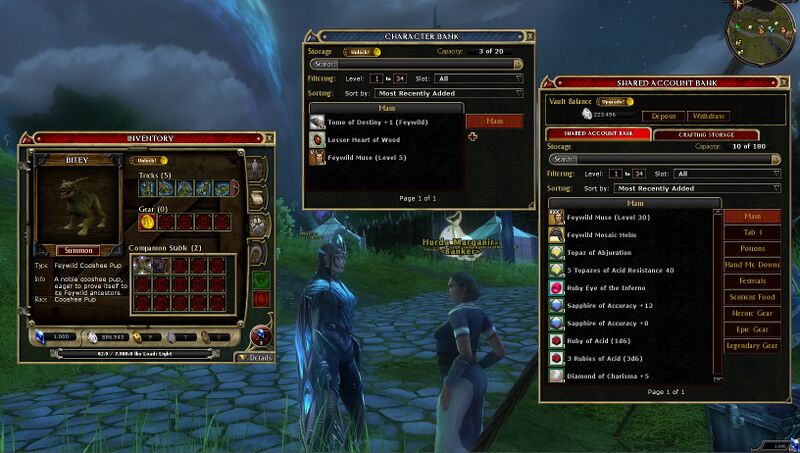Open the Potions bank tab
The image size is (800, 453).
[x=752, y=248]
